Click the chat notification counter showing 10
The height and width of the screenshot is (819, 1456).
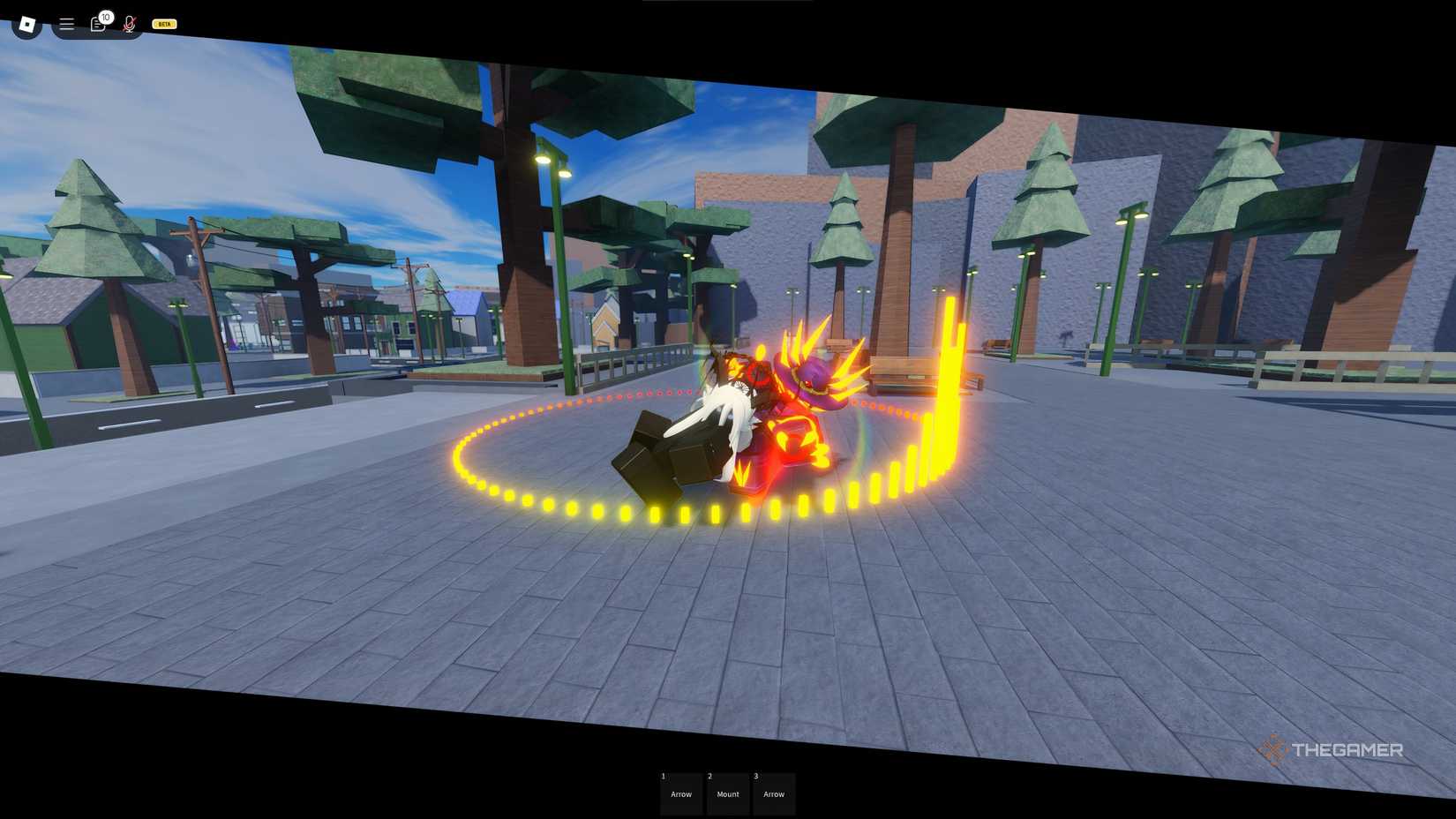click(x=106, y=17)
